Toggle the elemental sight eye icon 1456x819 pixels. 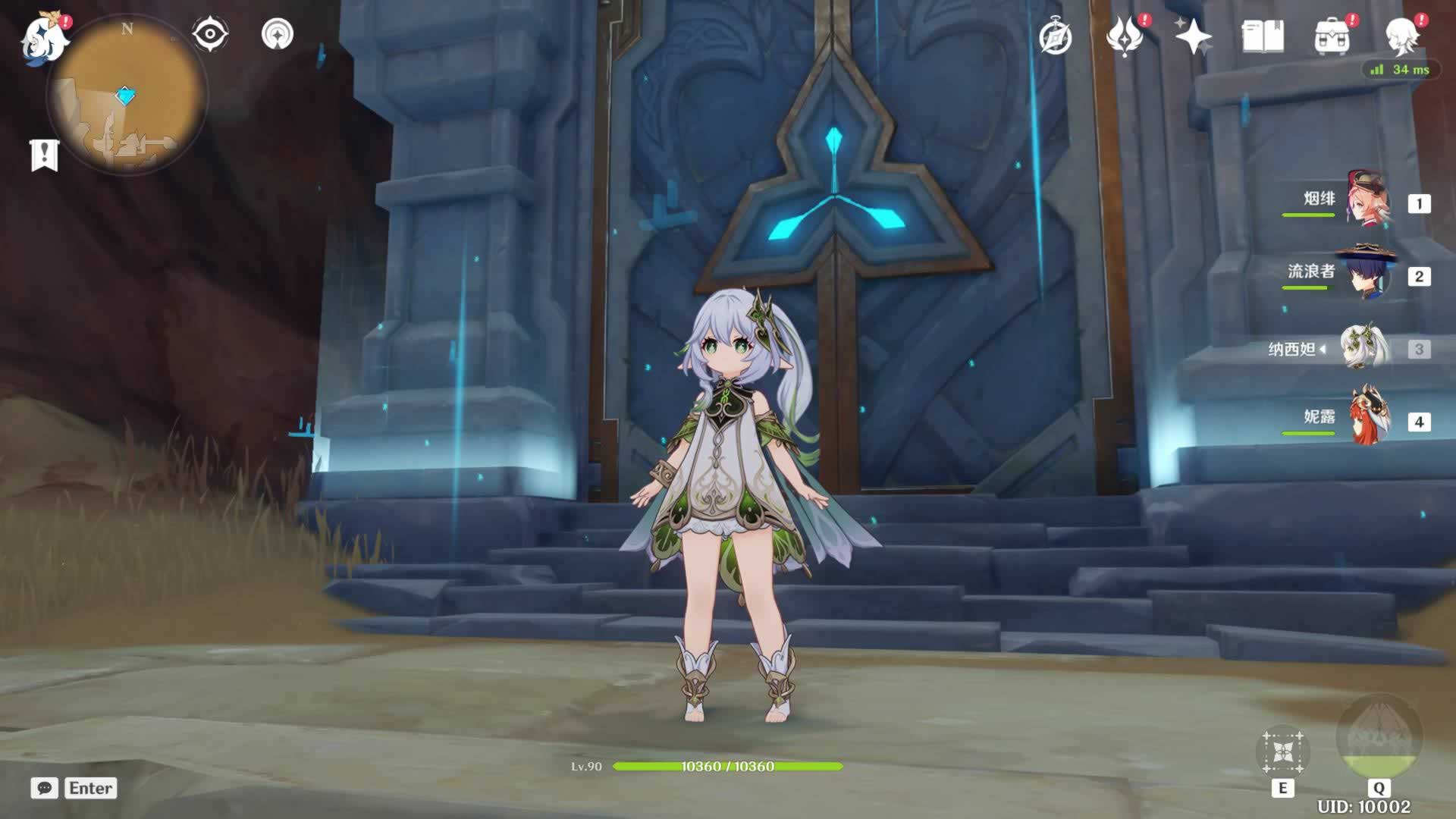pyautogui.click(x=210, y=35)
